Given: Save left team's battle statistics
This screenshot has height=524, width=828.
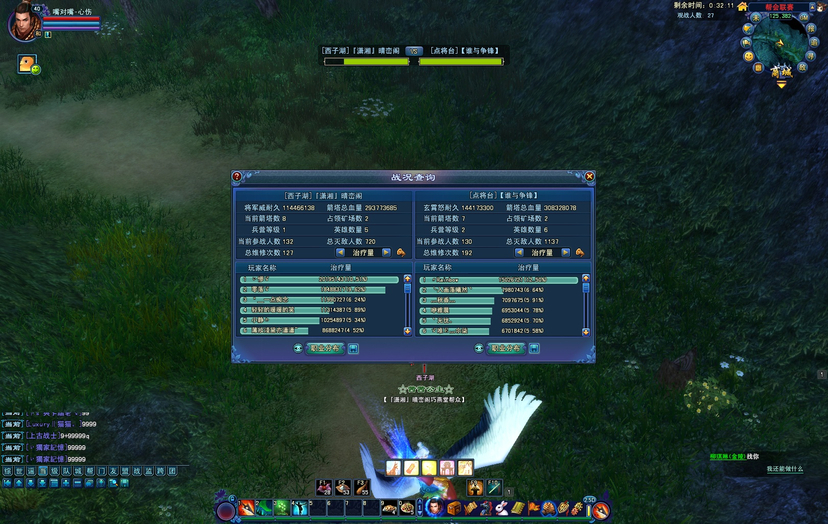Looking at the screenshot, I should (353, 348).
